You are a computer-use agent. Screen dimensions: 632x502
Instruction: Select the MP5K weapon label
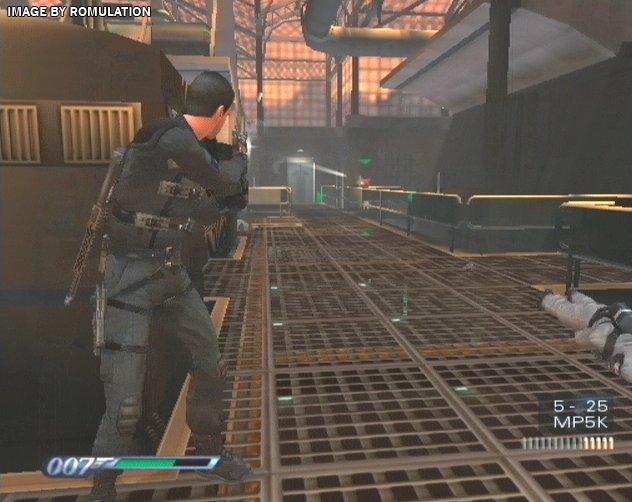(x=578, y=424)
